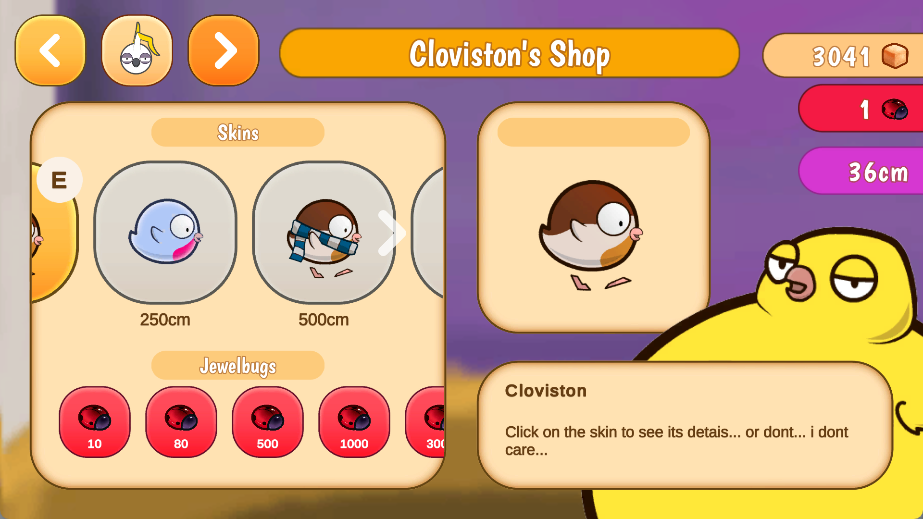The image size is (923, 519).
Task: Go to the previous shop page
Action: tap(50, 51)
